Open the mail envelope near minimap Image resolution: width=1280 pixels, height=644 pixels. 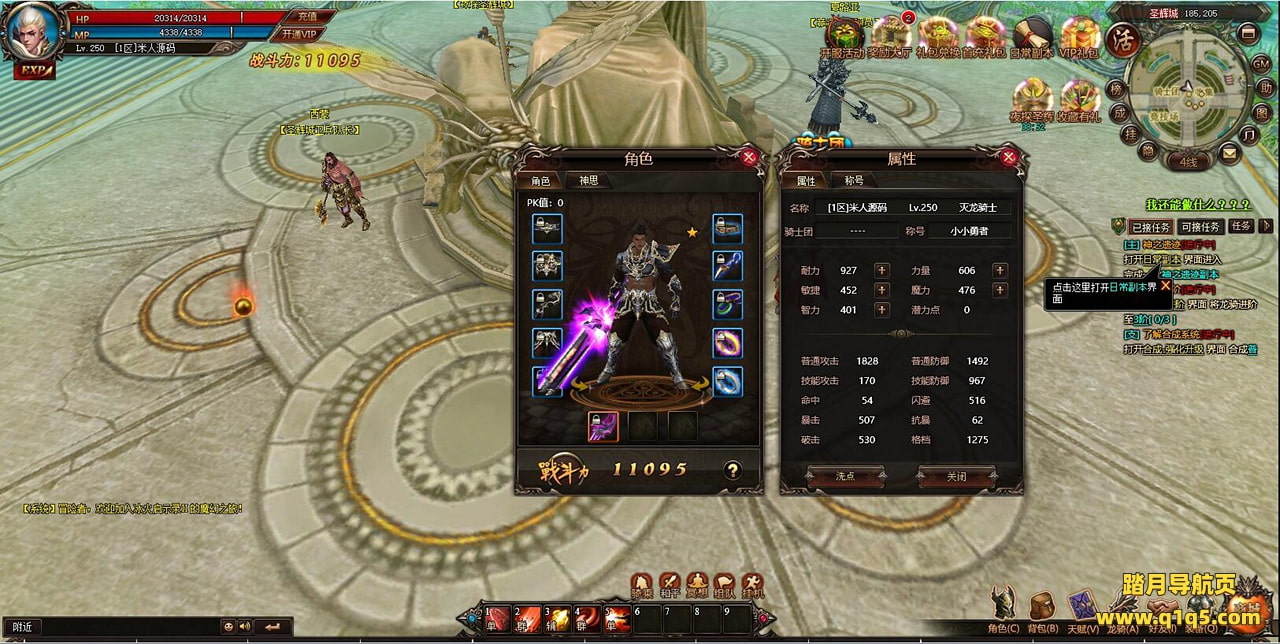tap(1229, 152)
